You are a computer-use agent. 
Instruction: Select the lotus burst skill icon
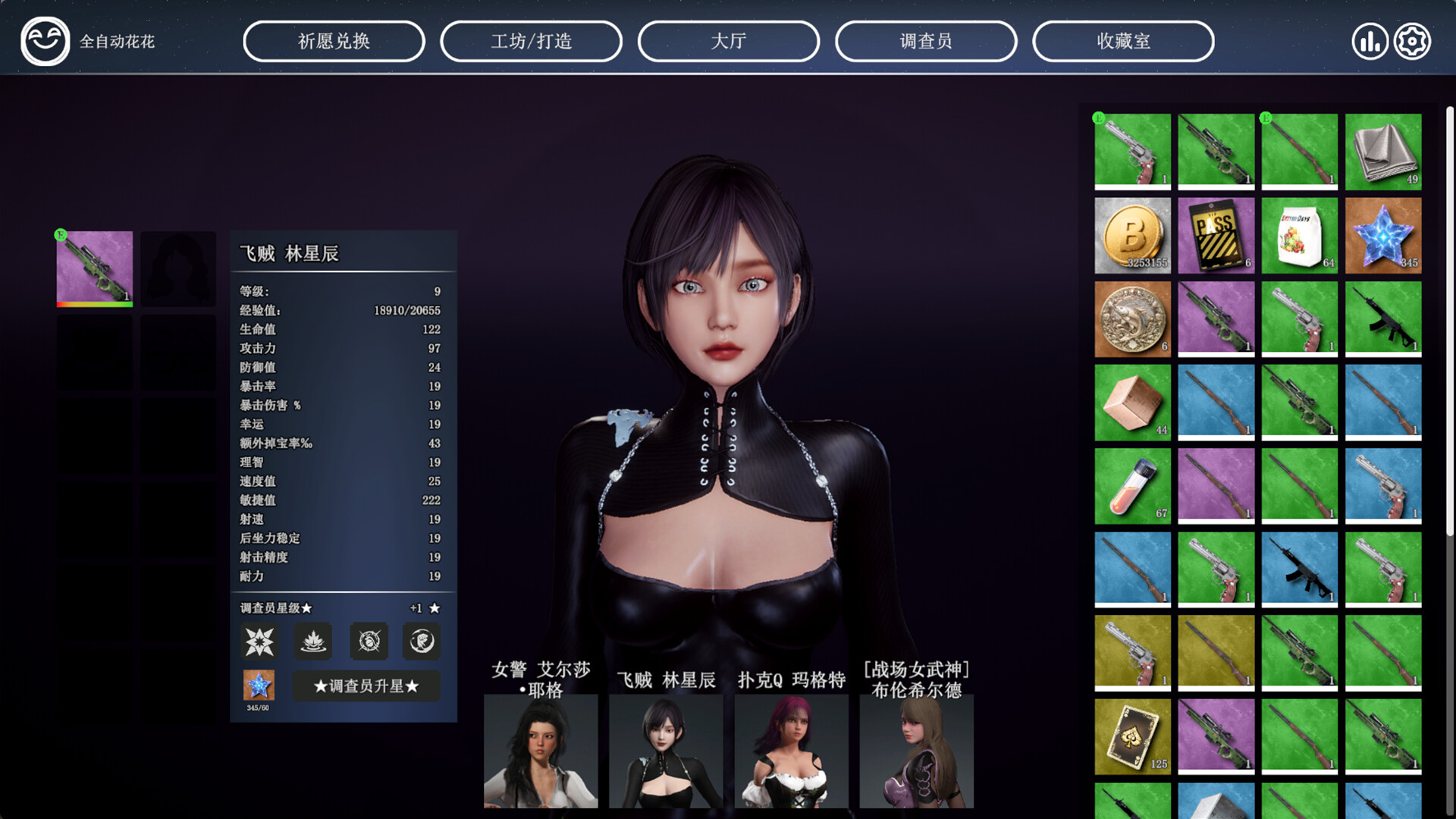pyautogui.click(x=312, y=641)
